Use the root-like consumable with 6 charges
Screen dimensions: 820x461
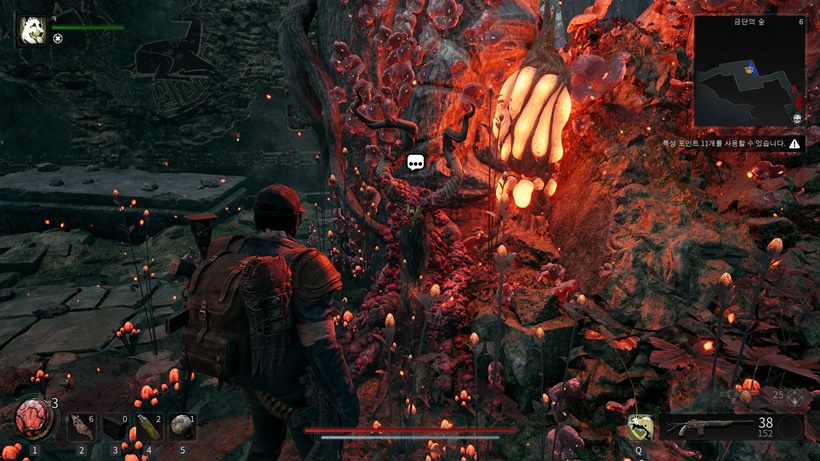pyautogui.click(x=80, y=428)
